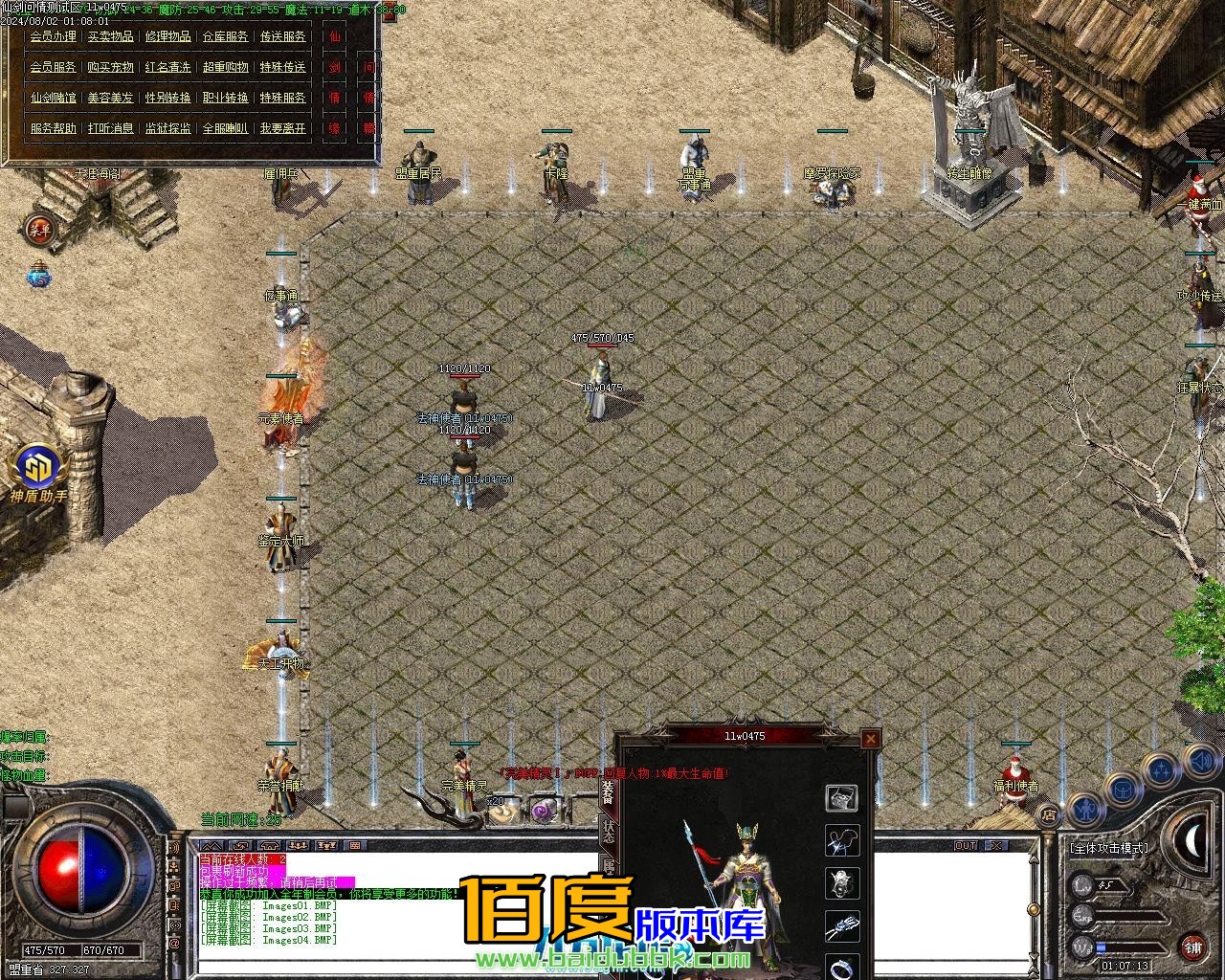Select 红名清洗 red name cleansing
This screenshot has width=1225, height=980.
tap(167, 67)
